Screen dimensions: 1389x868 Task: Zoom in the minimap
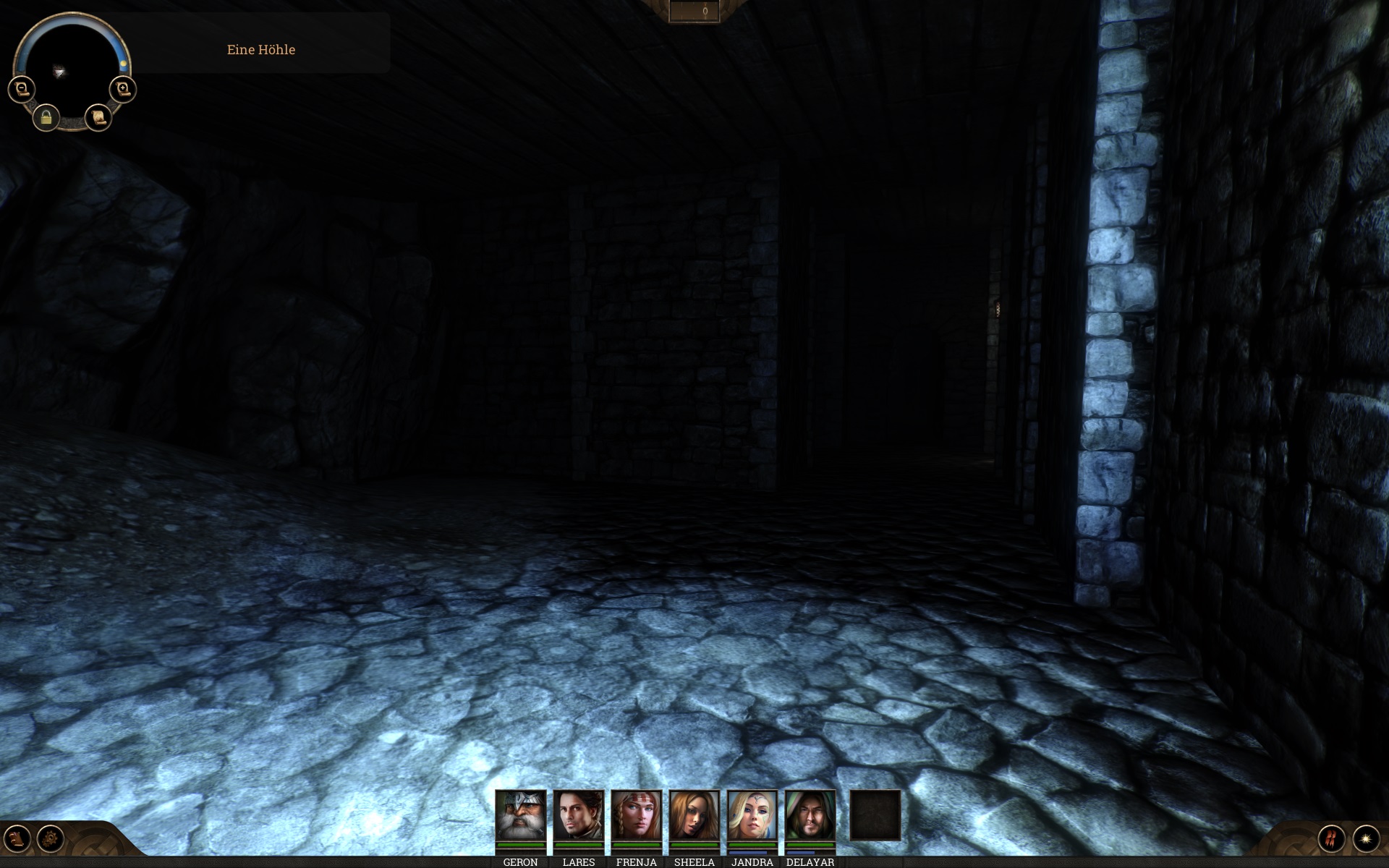(x=123, y=90)
